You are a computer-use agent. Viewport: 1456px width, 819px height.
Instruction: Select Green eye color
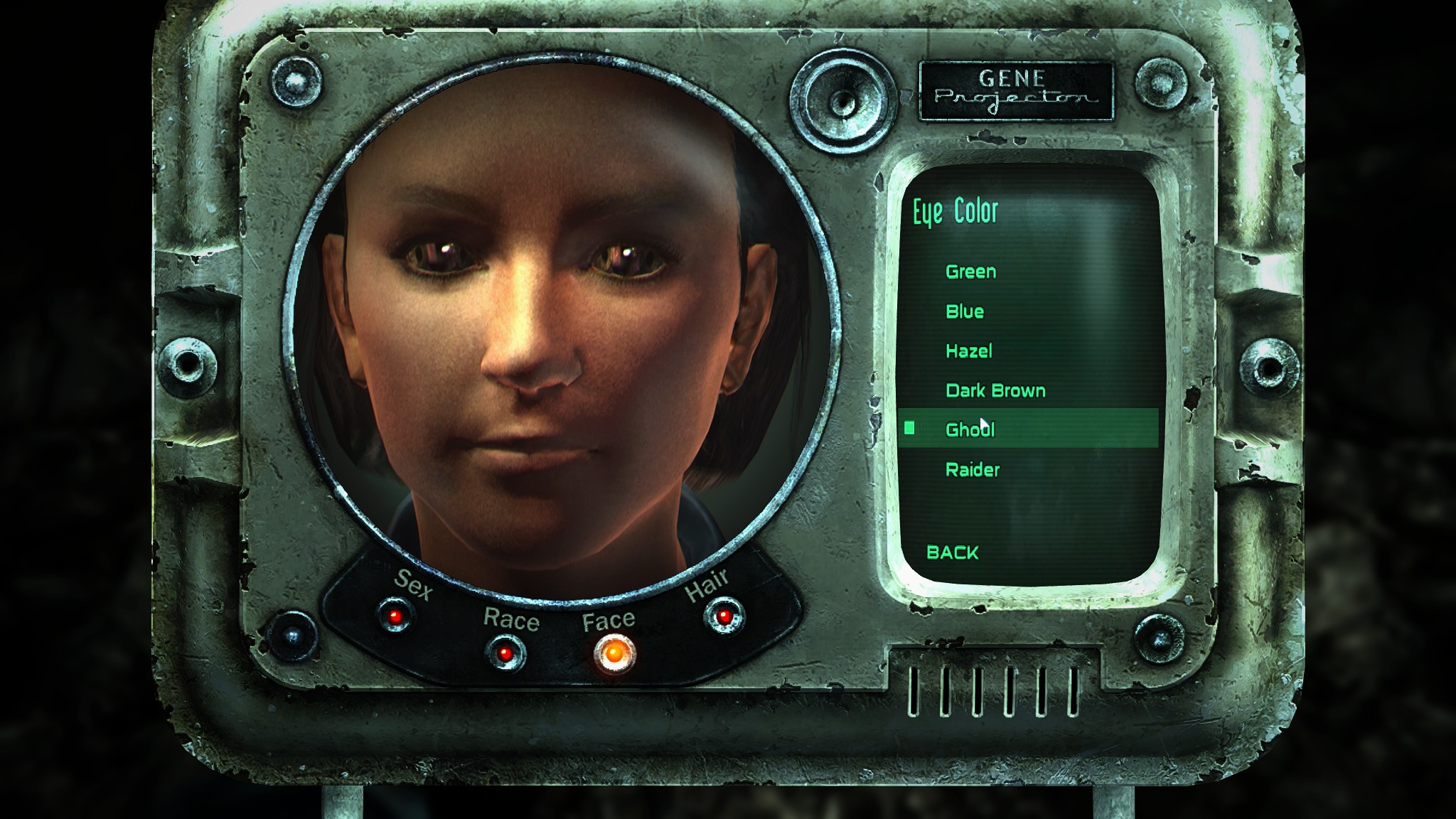[x=970, y=272]
